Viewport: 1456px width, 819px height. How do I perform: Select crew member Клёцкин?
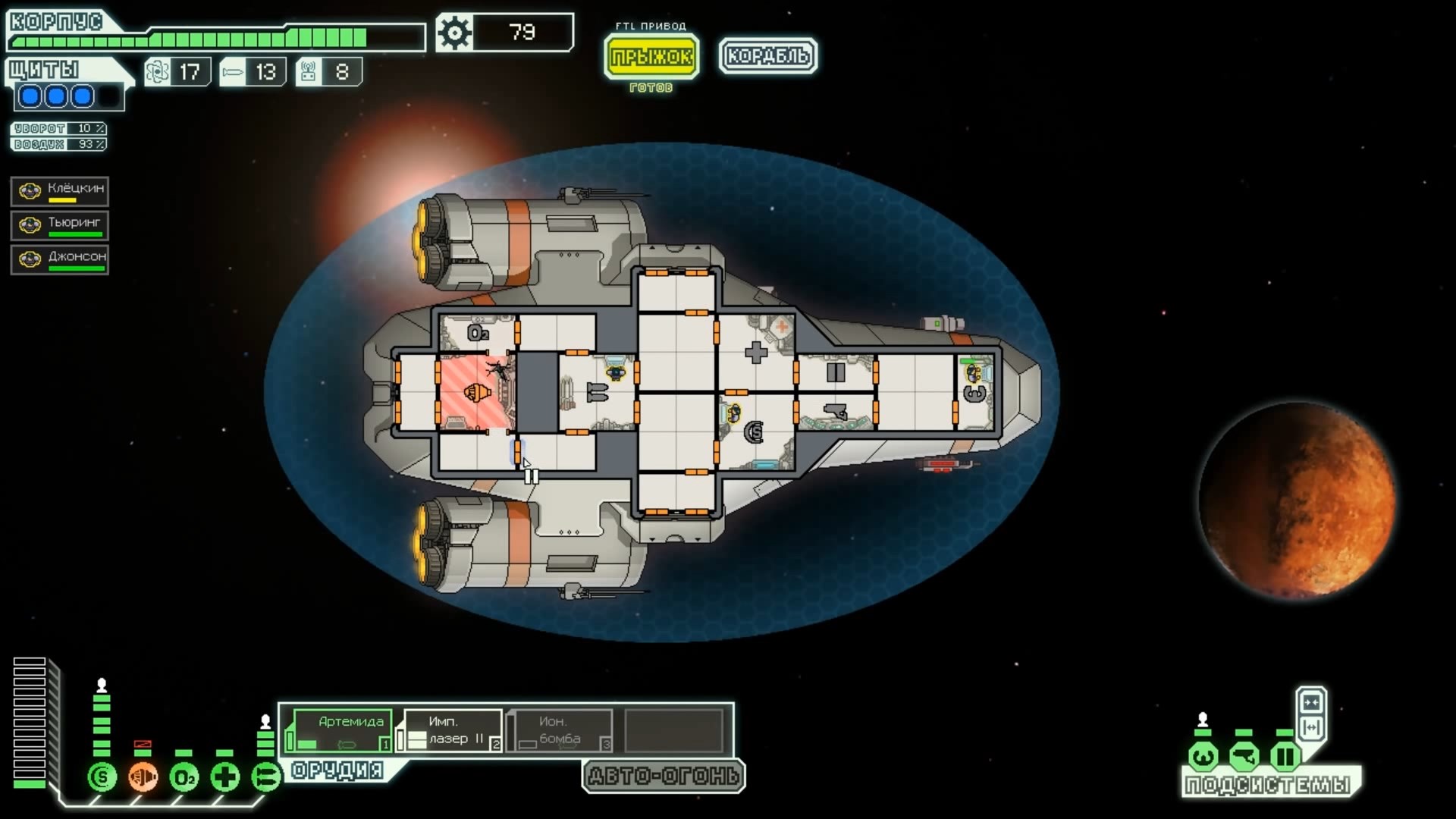[x=60, y=191]
